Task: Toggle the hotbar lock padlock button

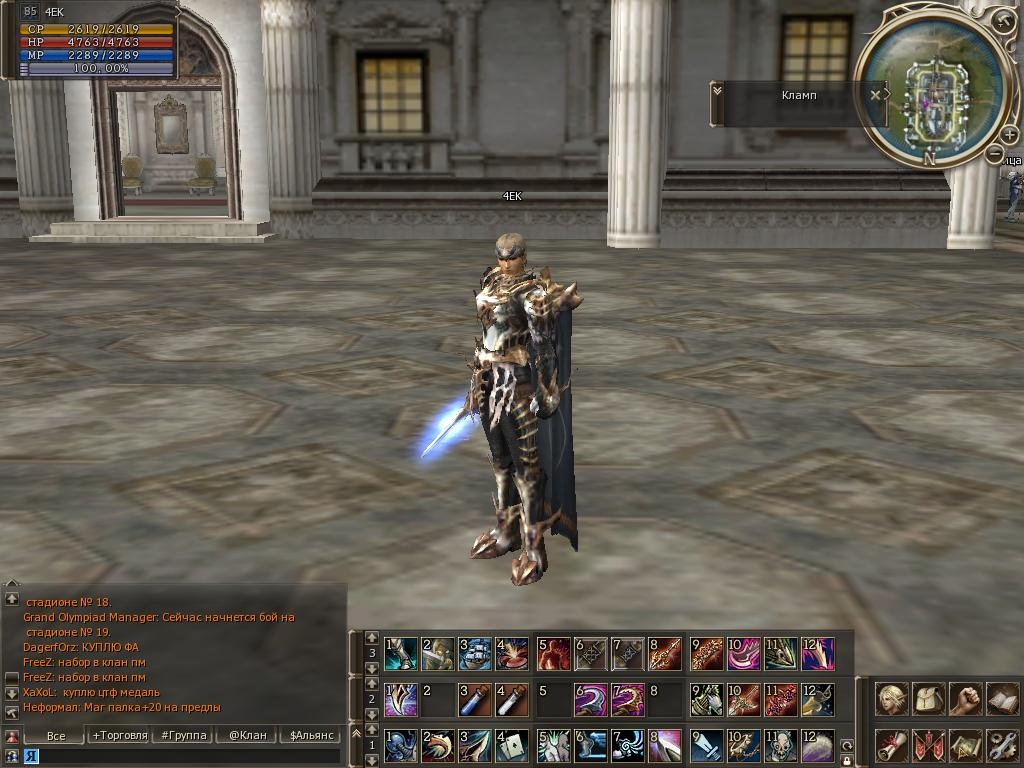Action: pyautogui.click(x=847, y=760)
